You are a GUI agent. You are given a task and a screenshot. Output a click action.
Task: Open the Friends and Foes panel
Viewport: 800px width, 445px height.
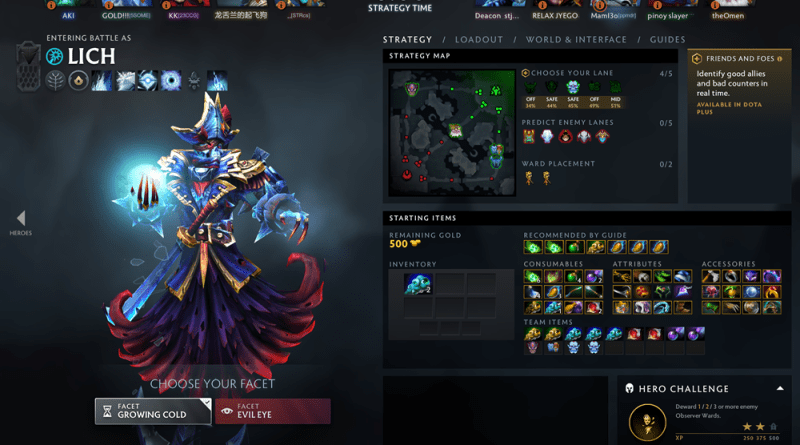(741, 58)
